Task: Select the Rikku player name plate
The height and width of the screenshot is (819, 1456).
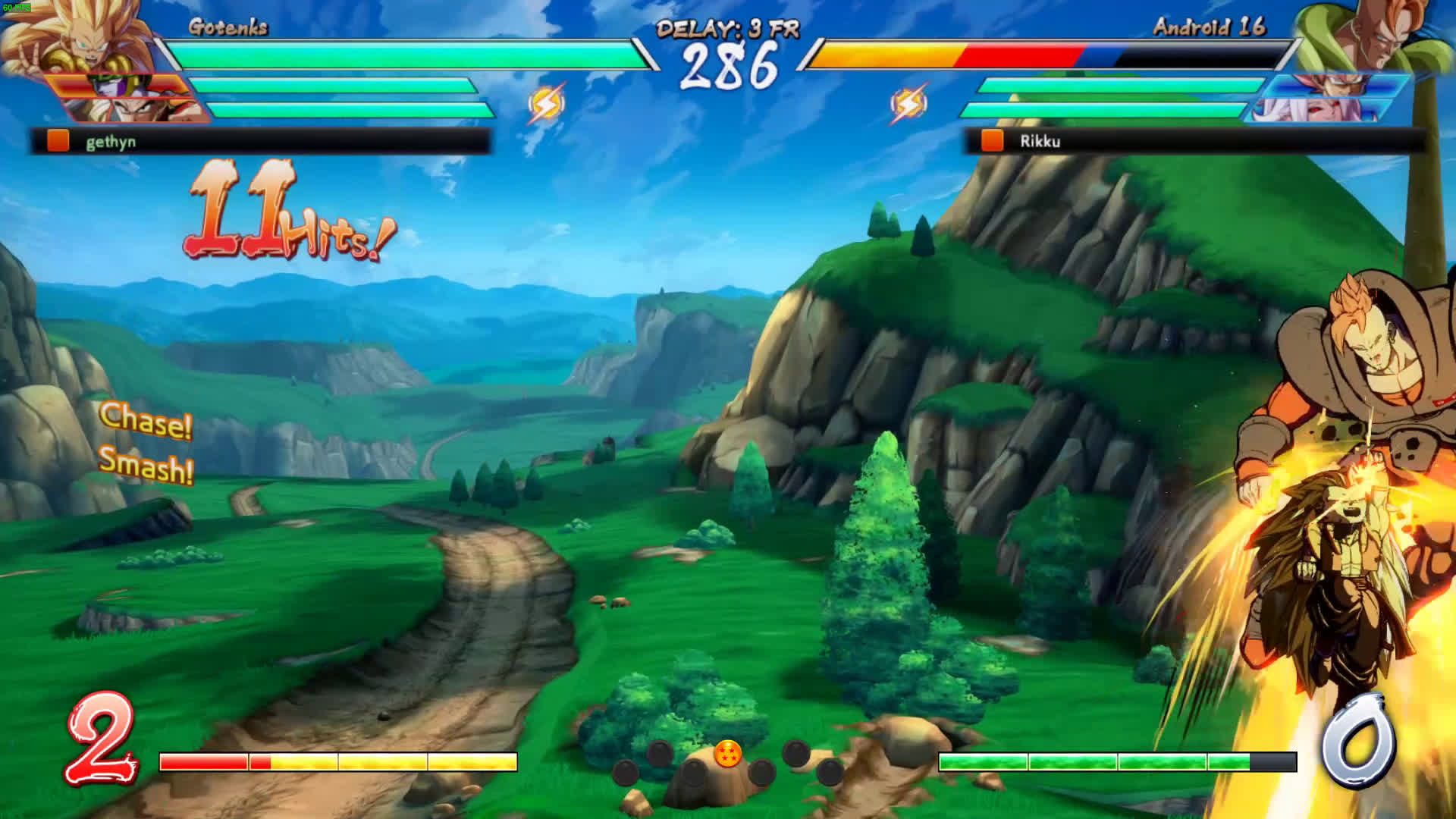Action: (x=1194, y=141)
